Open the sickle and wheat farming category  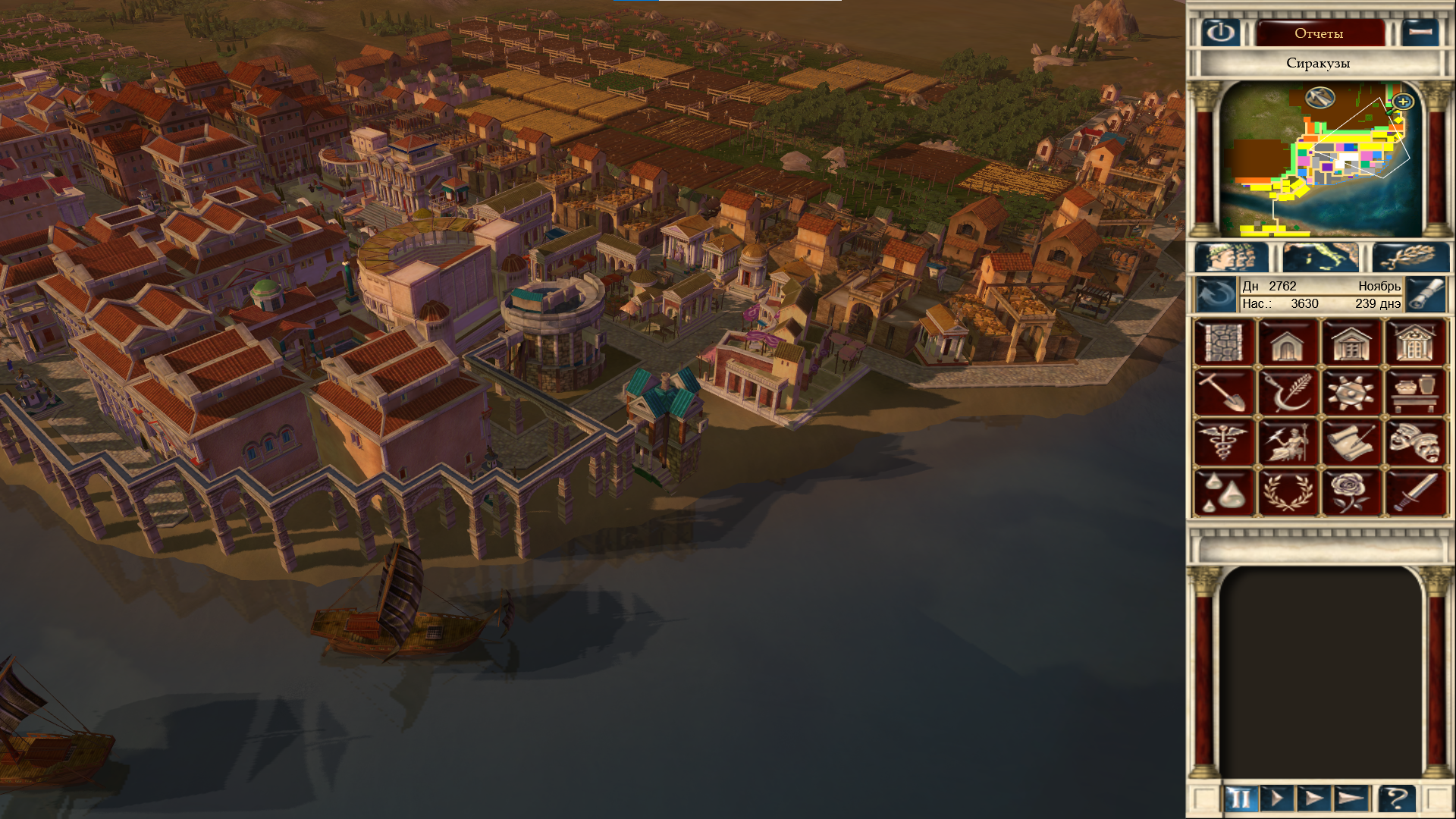[x=1288, y=392]
